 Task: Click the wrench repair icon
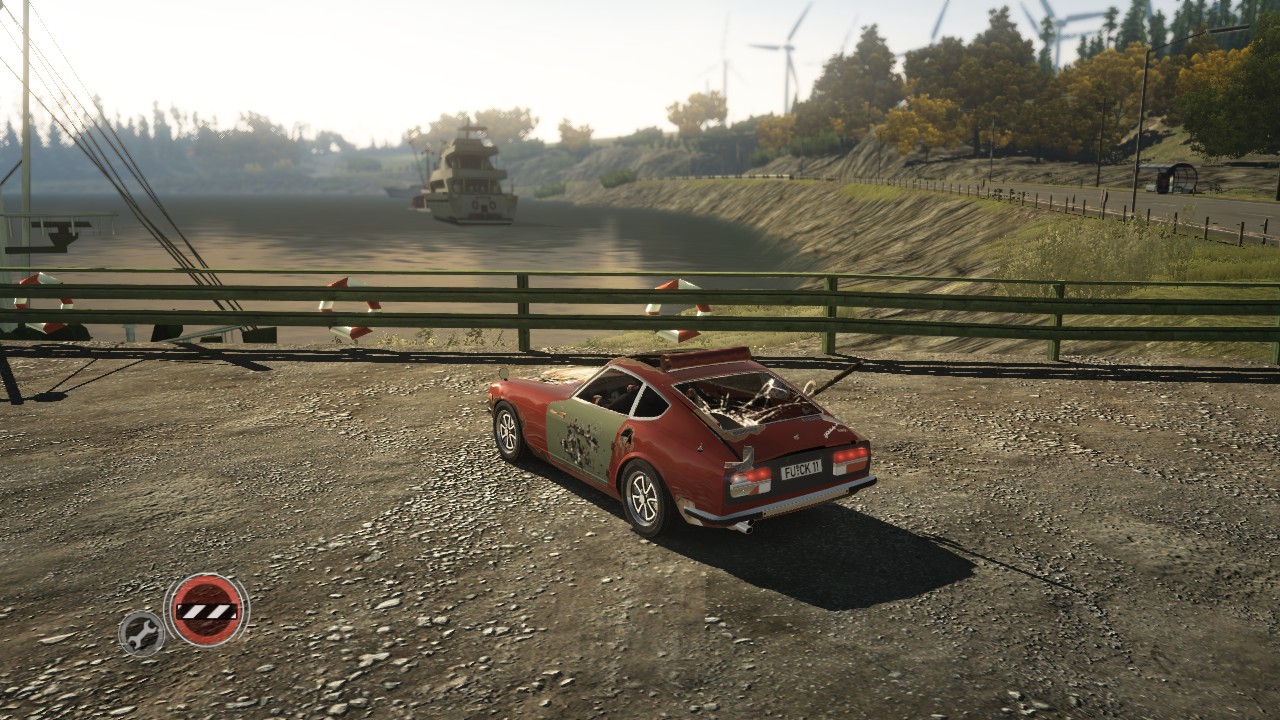point(141,632)
